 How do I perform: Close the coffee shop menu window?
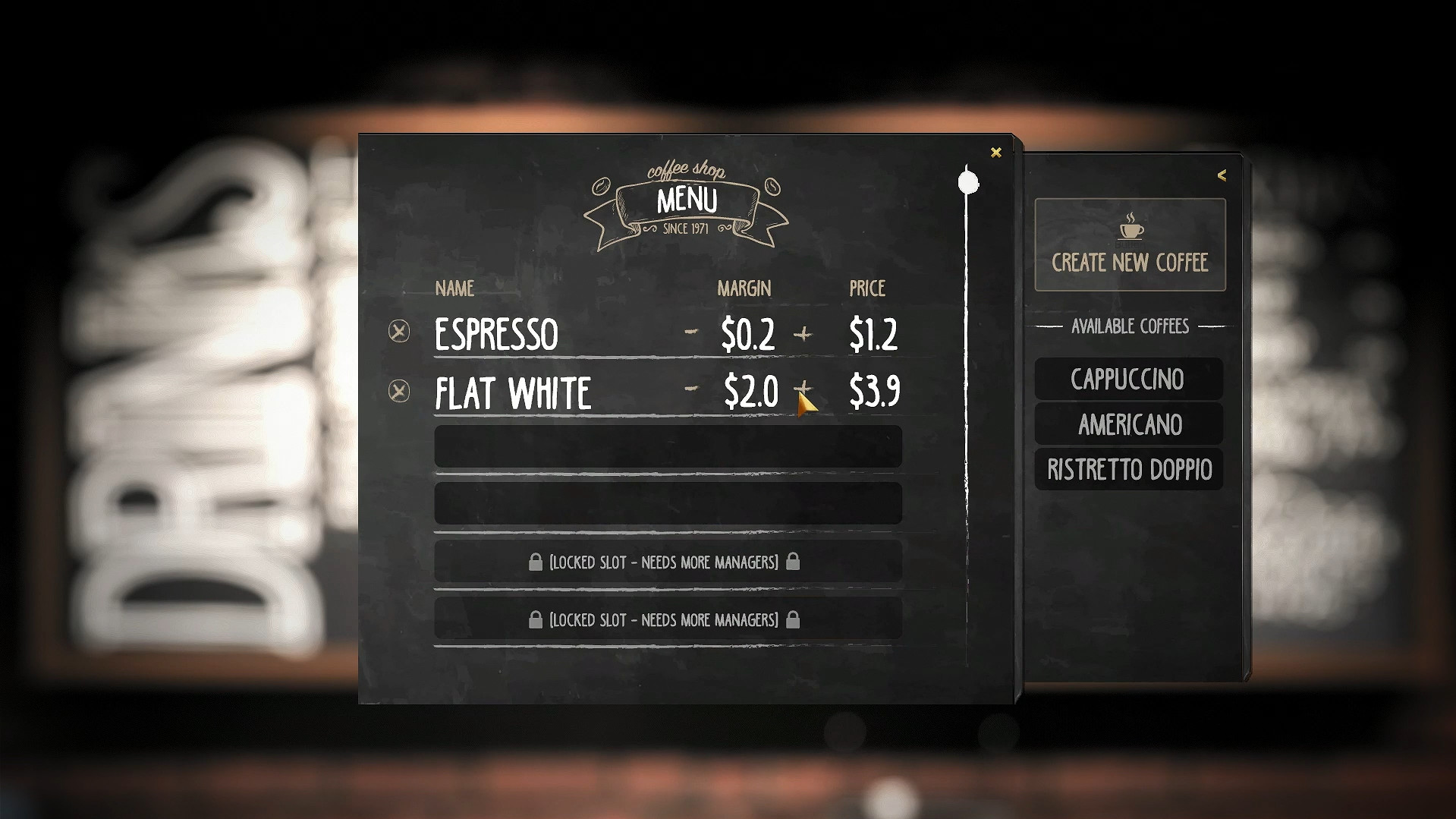pos(995,152)
